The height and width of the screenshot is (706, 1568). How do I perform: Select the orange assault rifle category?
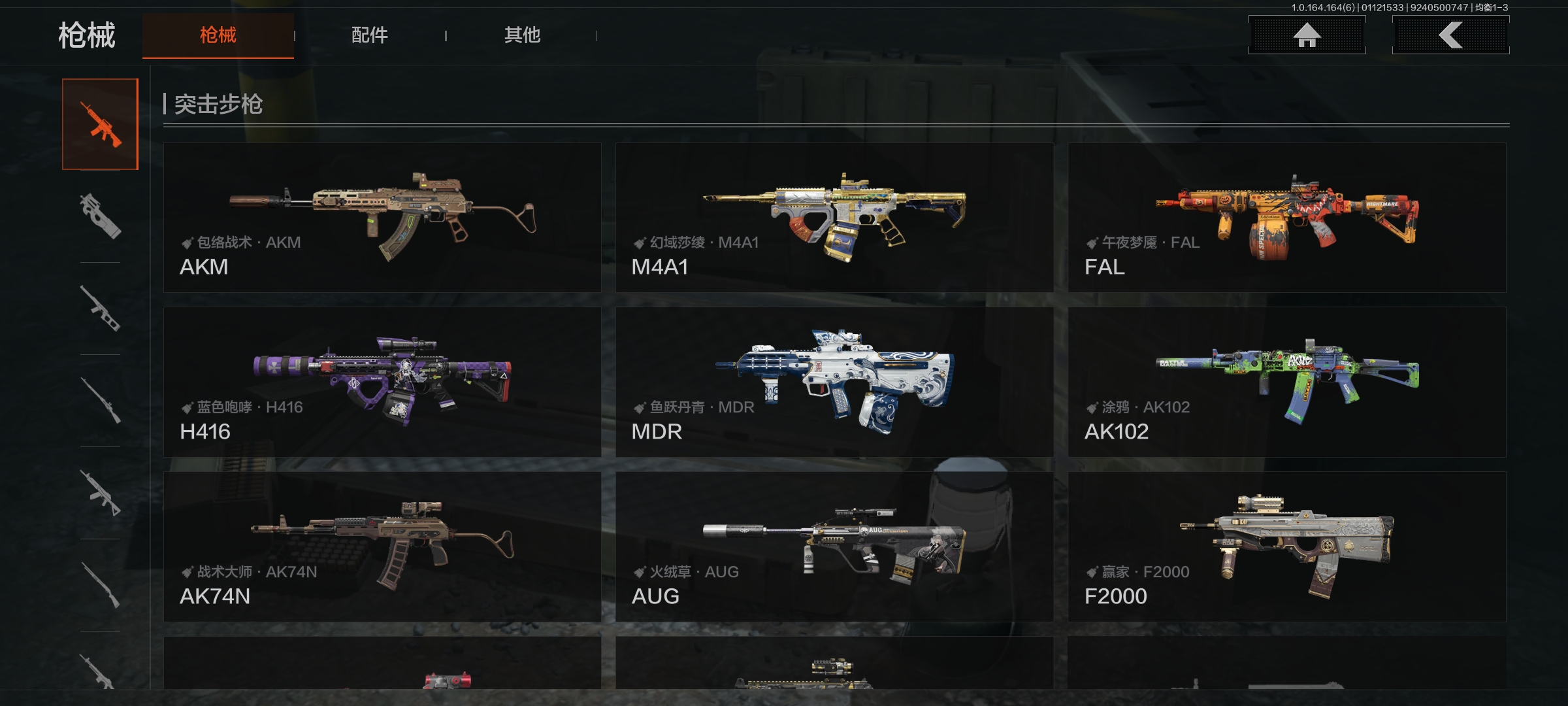click(101, 124)
